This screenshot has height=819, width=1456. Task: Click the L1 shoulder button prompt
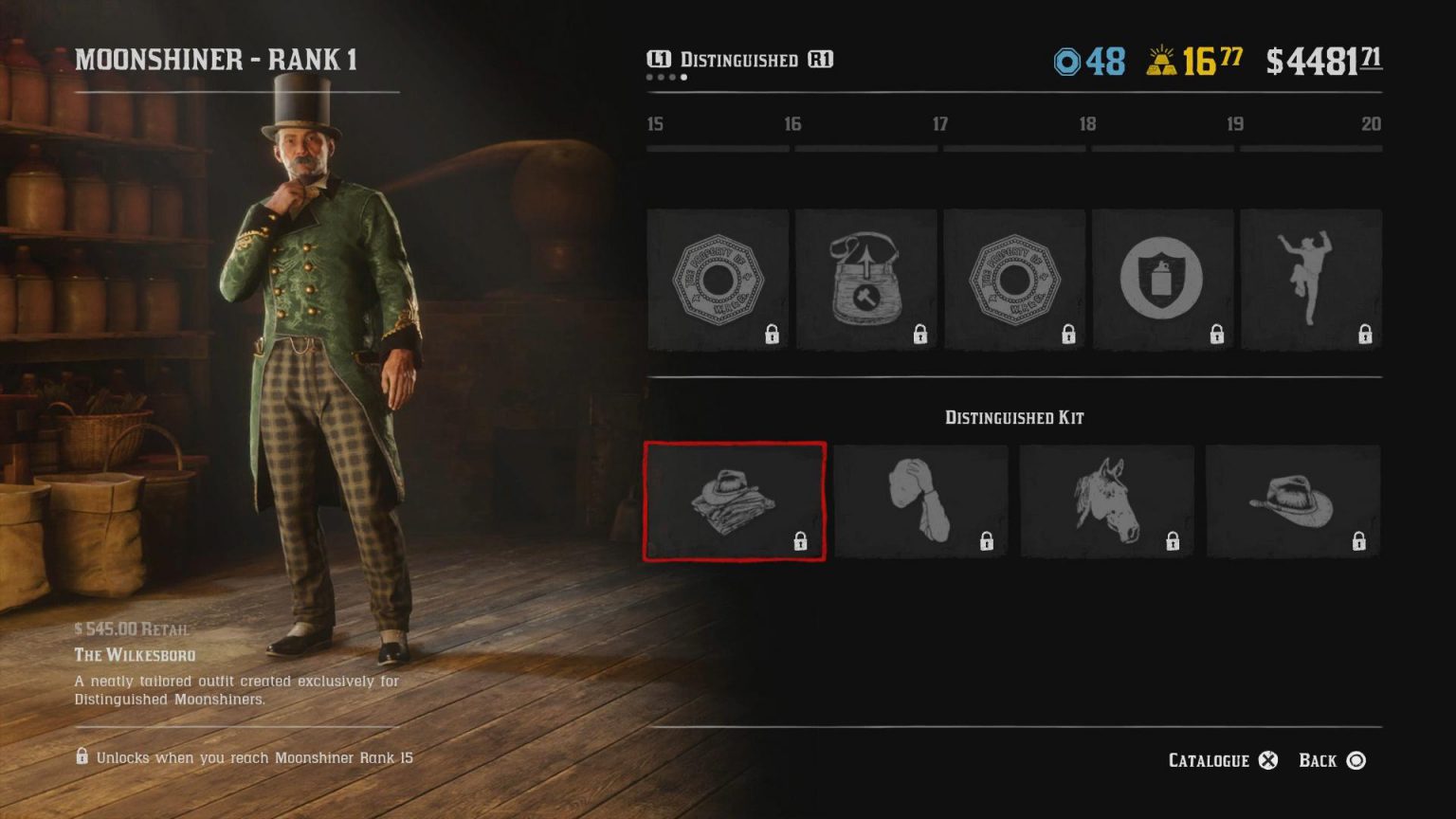coord(659,60)
